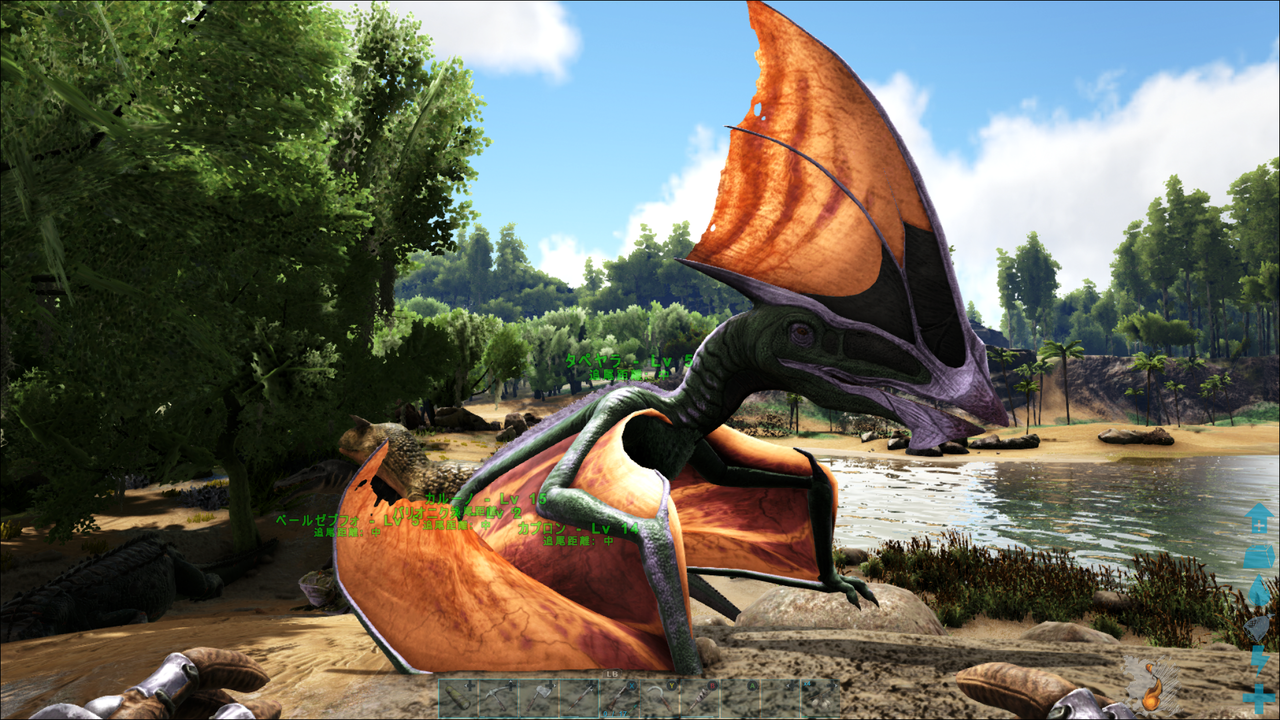Viewport: 1280px width, 720px height.
Task: Click the house upgrade arrow icon on right HUD
Action: [1259, 518]
